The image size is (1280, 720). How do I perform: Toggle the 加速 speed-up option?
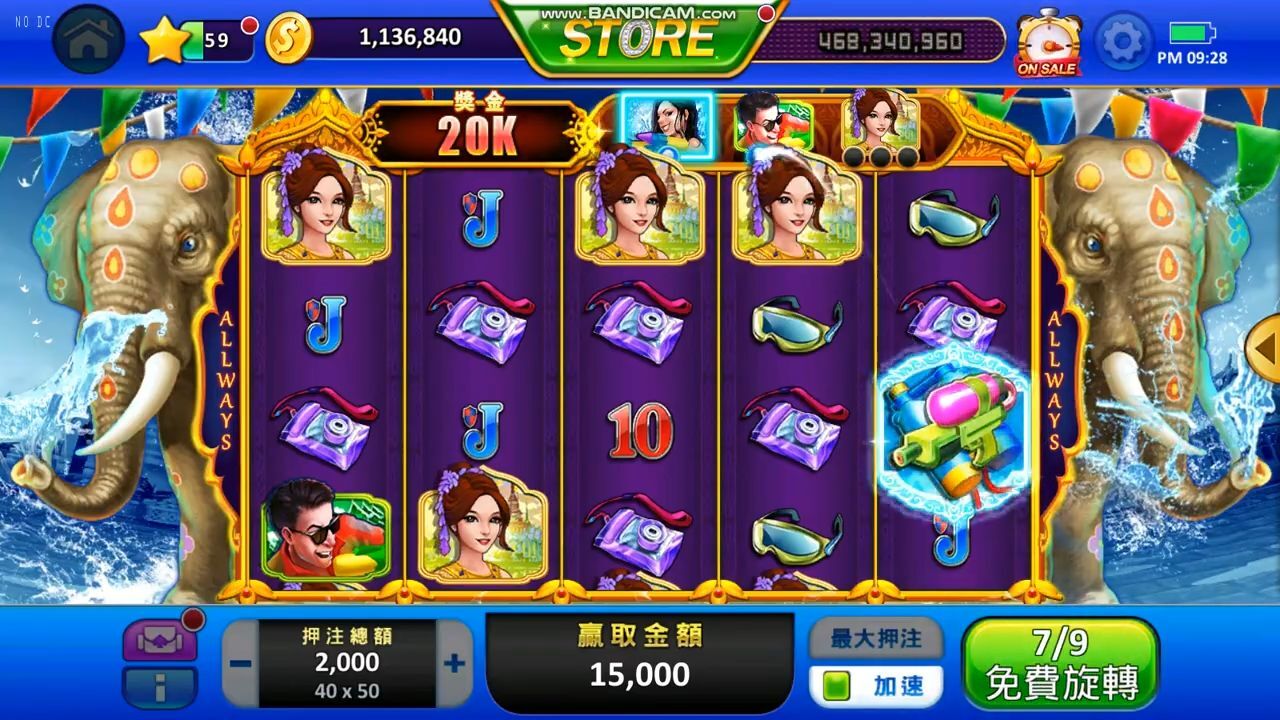[x=875, y=686]
